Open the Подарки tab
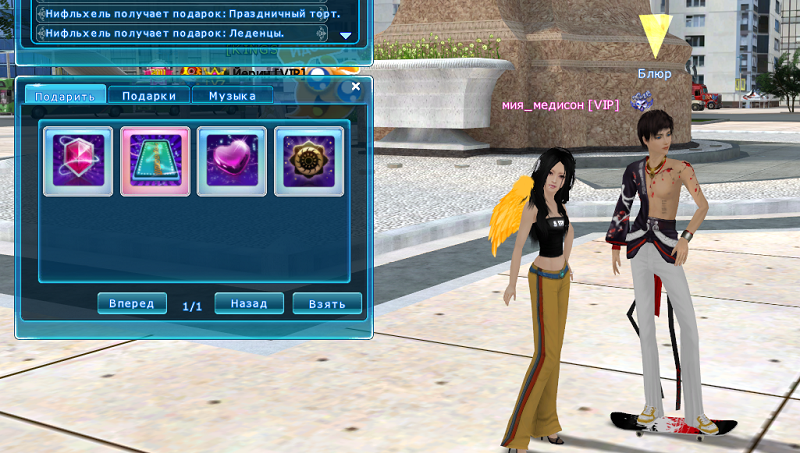 (x=149, y=96)
